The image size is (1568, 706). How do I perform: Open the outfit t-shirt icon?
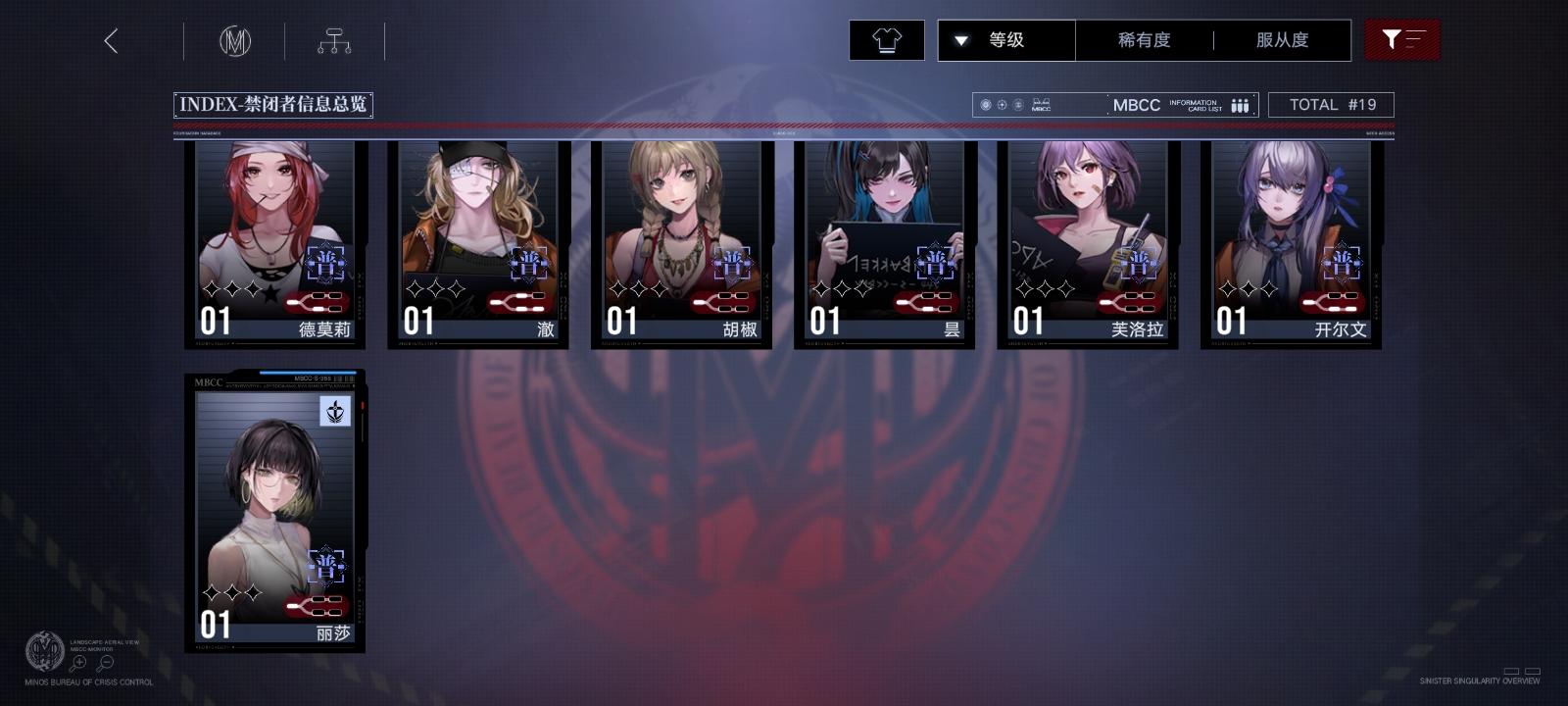point(887,40)
